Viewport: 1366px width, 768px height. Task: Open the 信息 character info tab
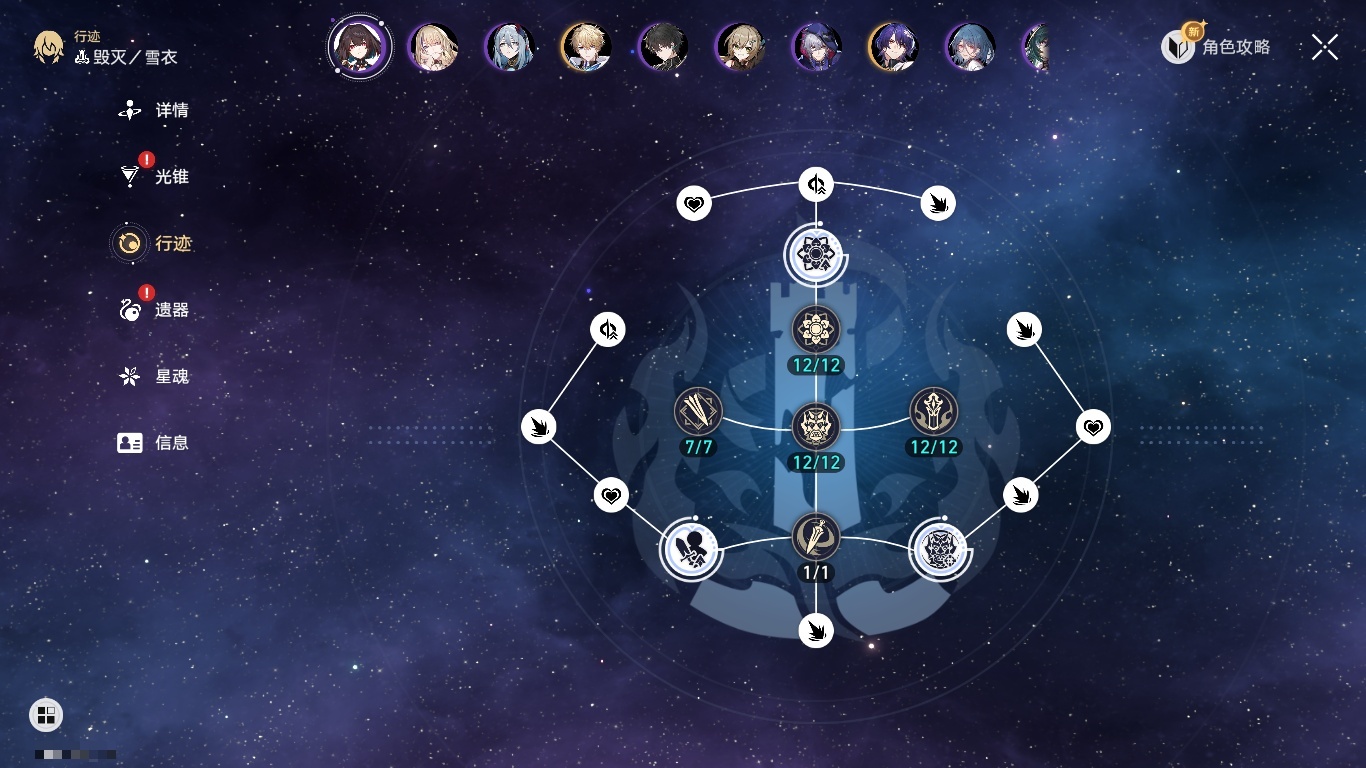coord(154,443)
